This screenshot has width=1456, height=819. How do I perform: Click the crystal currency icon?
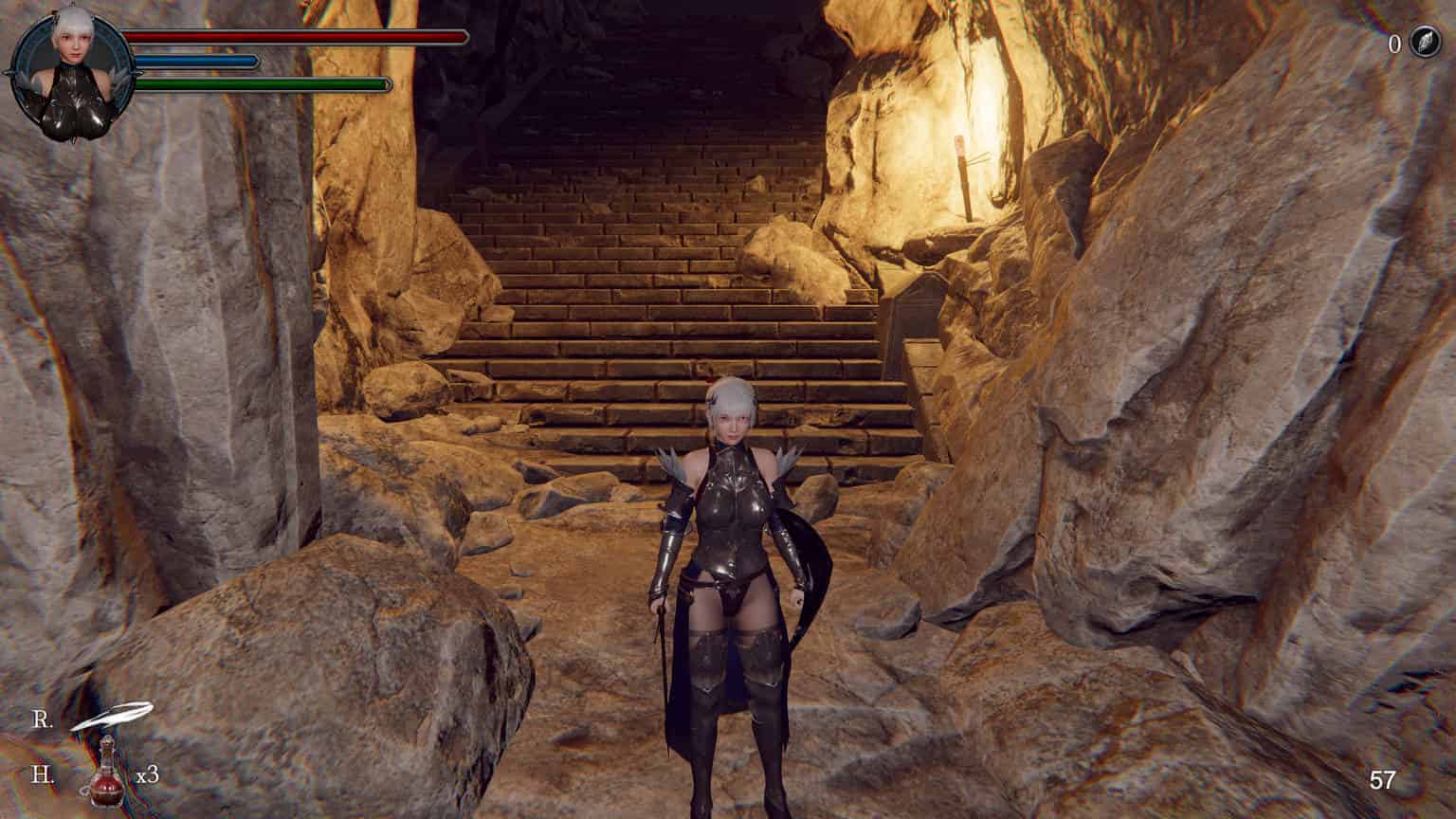pos(1424,43)
